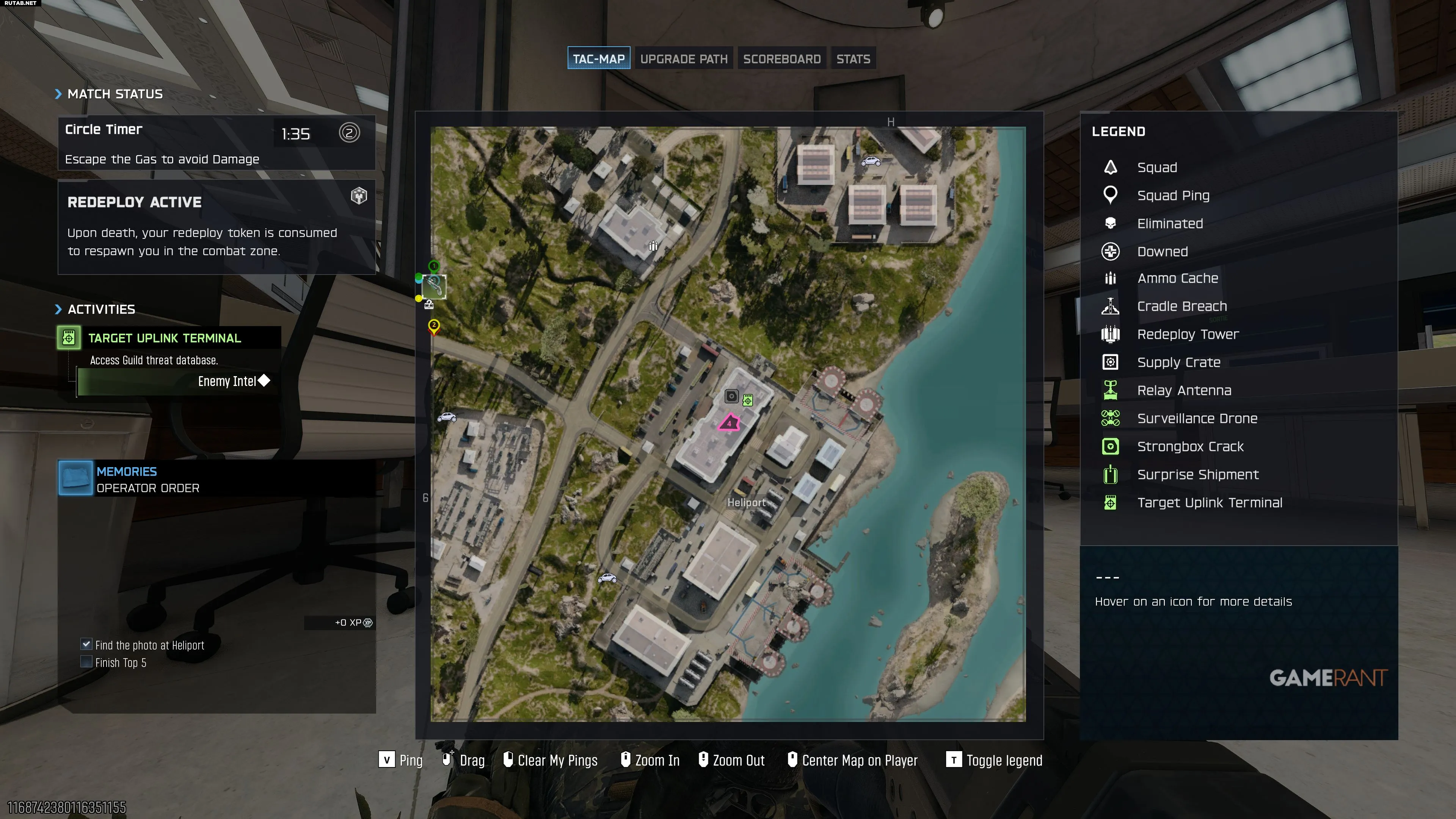Select the Target Uplink Terminal activity
Viewport: 1456px width, 819px height.
click(165, 338)
